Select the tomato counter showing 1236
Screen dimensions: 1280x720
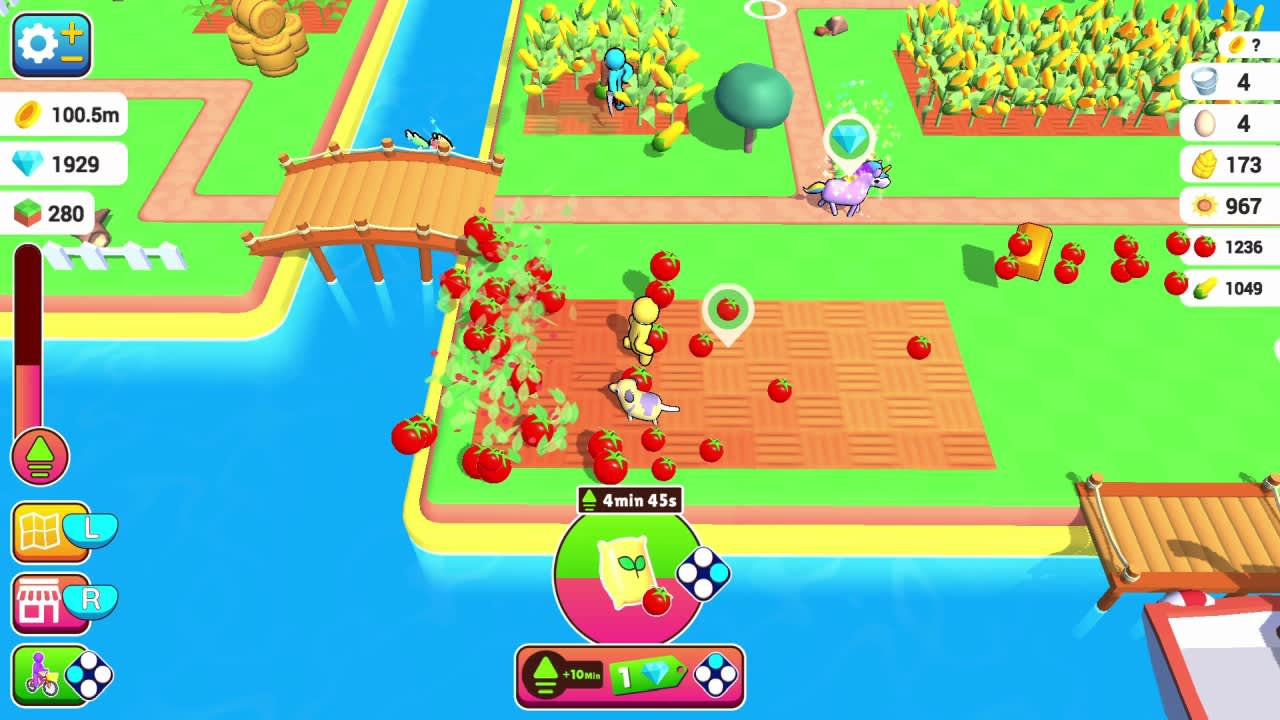[1228, 247]
